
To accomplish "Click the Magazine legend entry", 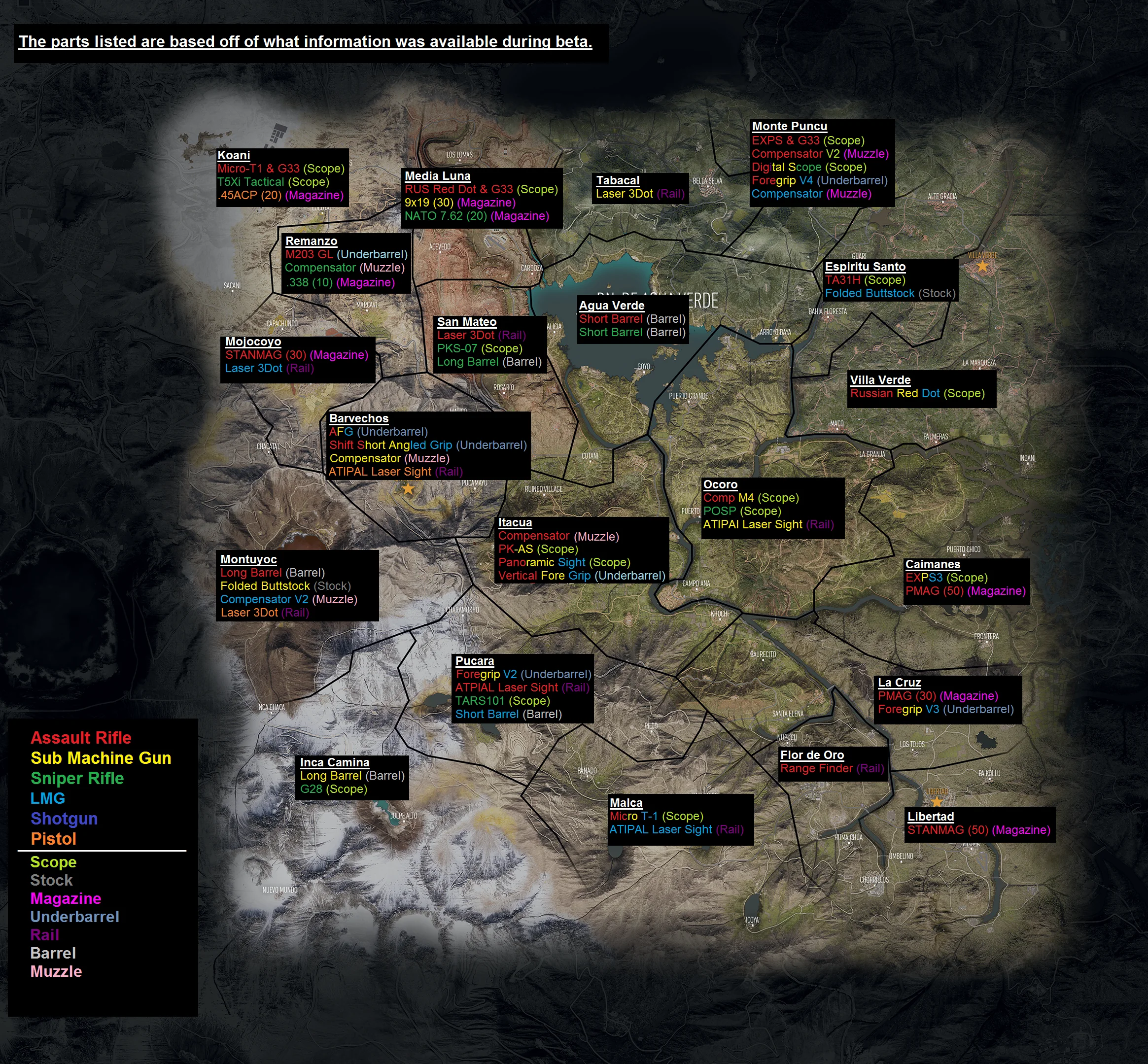I will coord(66,899).
